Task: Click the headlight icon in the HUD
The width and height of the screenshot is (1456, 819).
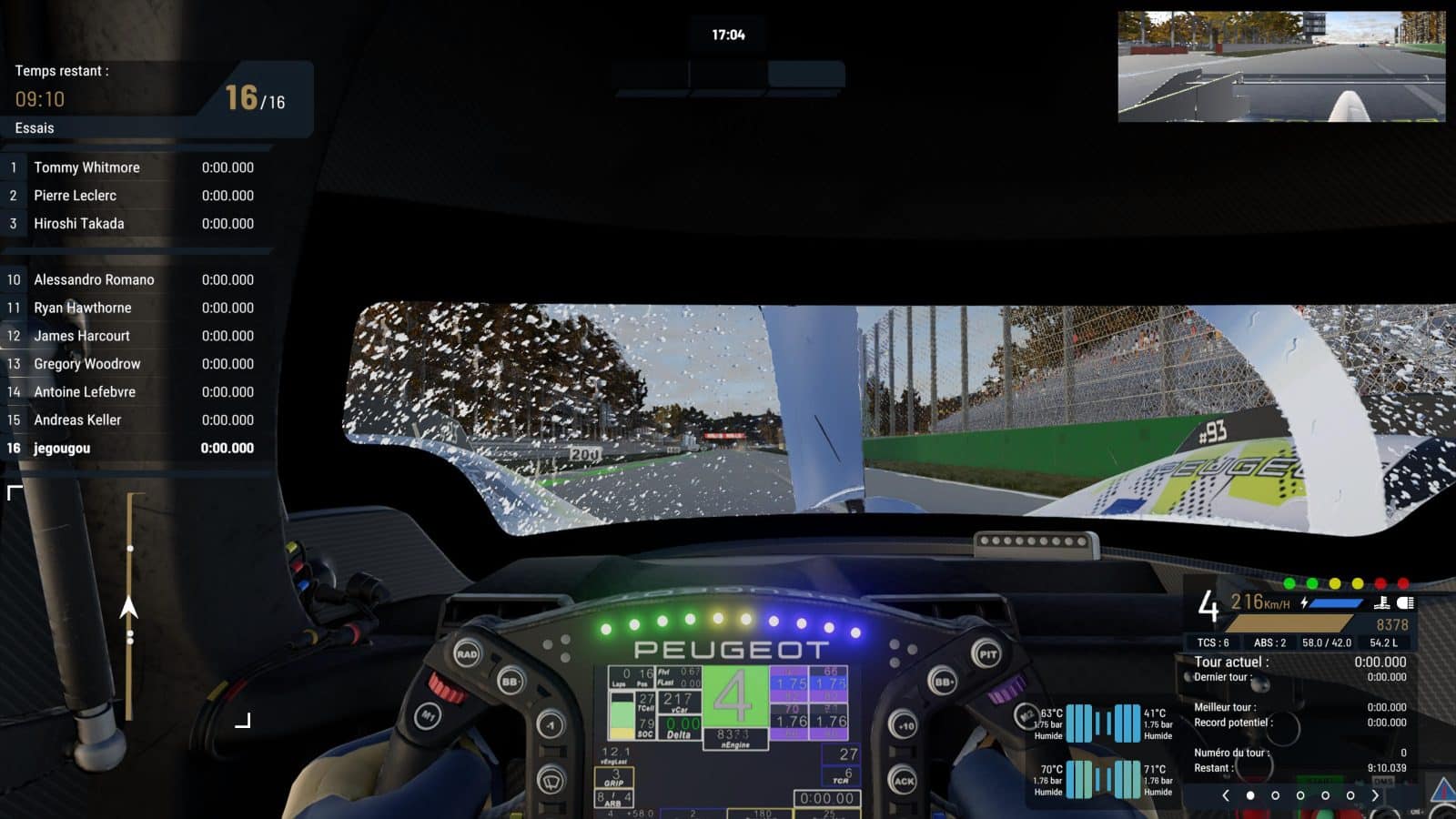Action: click(x=1406, y=602)
